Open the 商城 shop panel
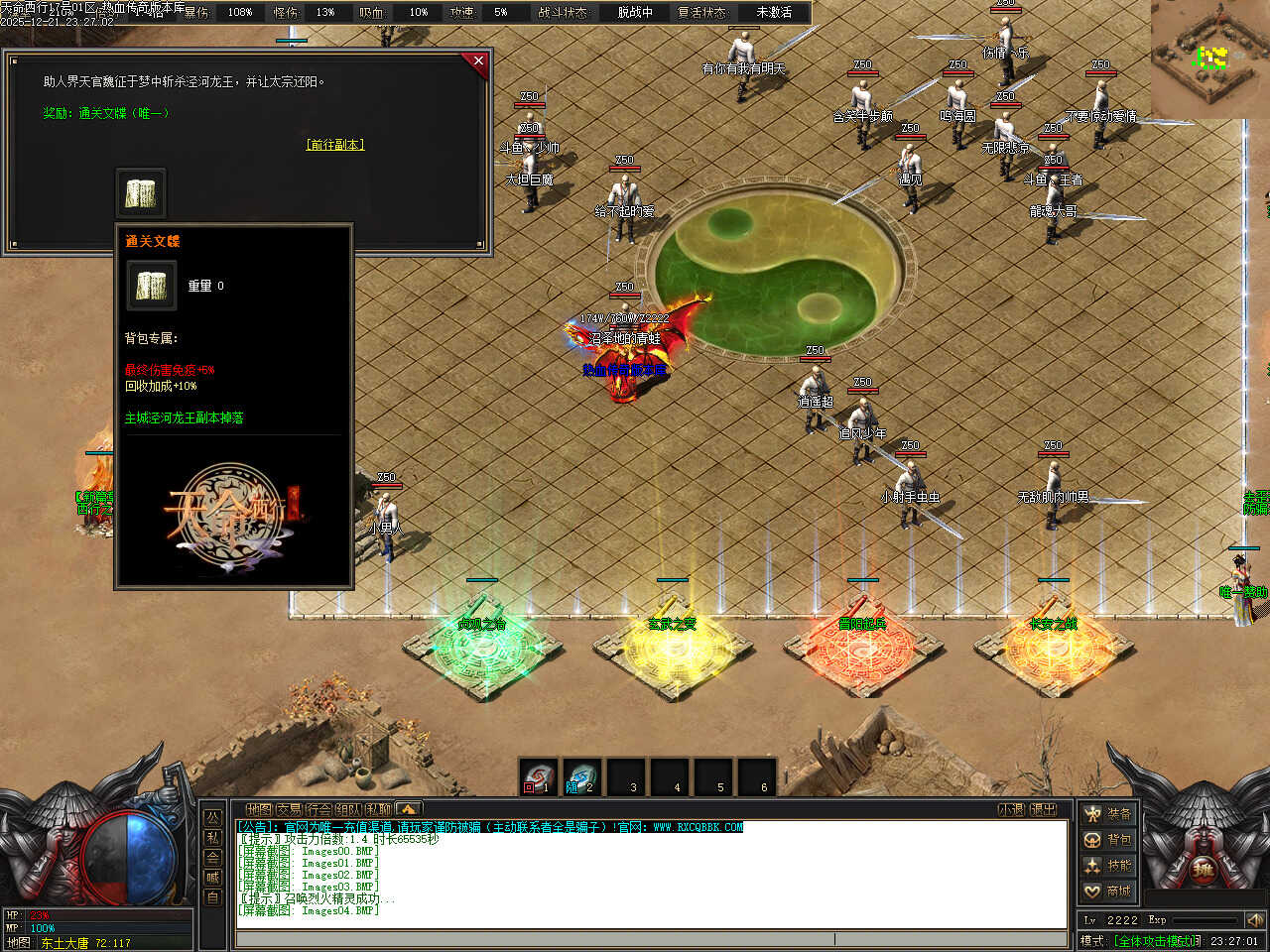This screenshot has height=952, width=1270. 1107,892
